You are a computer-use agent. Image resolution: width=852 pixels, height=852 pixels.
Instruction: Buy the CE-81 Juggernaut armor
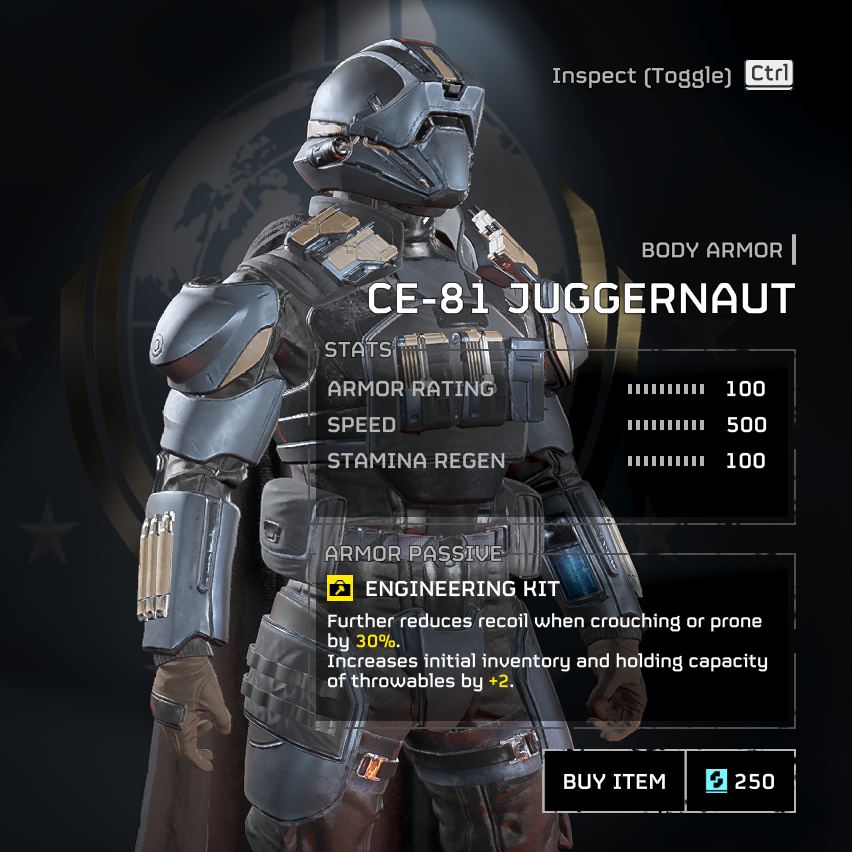click(614, 781)
